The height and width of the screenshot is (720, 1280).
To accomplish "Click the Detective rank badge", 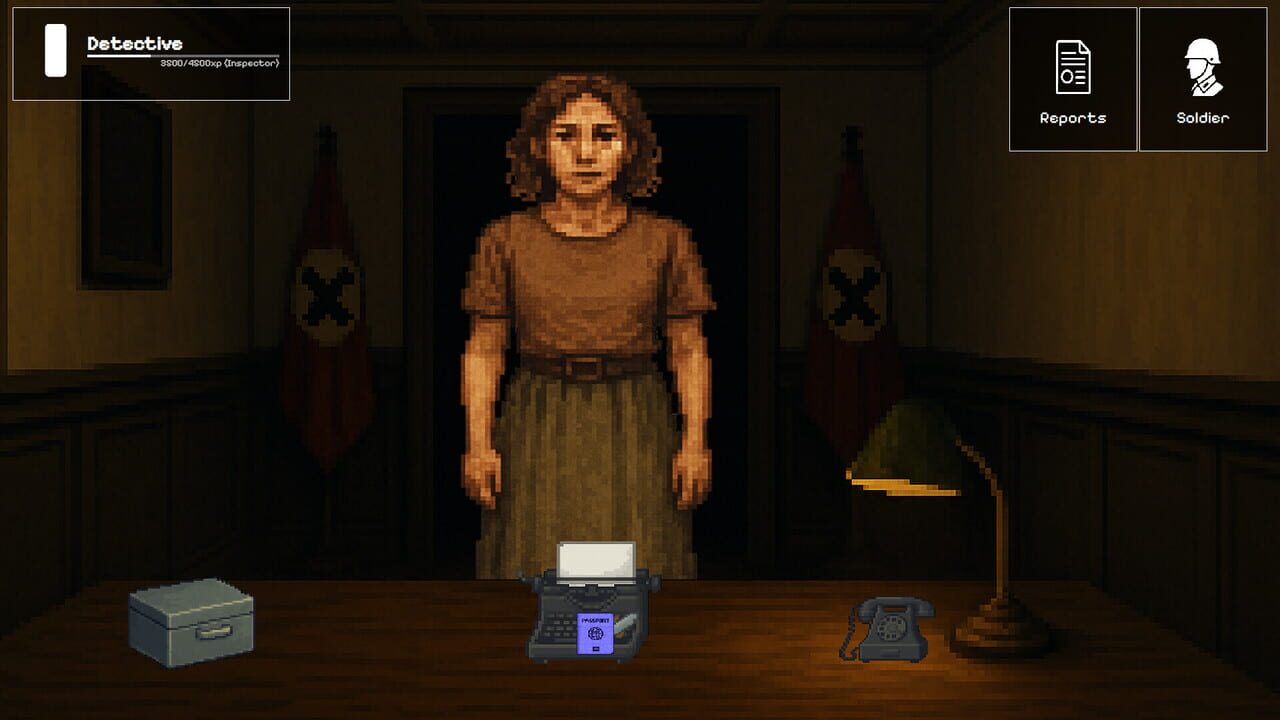I will click(x=150, y=50).
